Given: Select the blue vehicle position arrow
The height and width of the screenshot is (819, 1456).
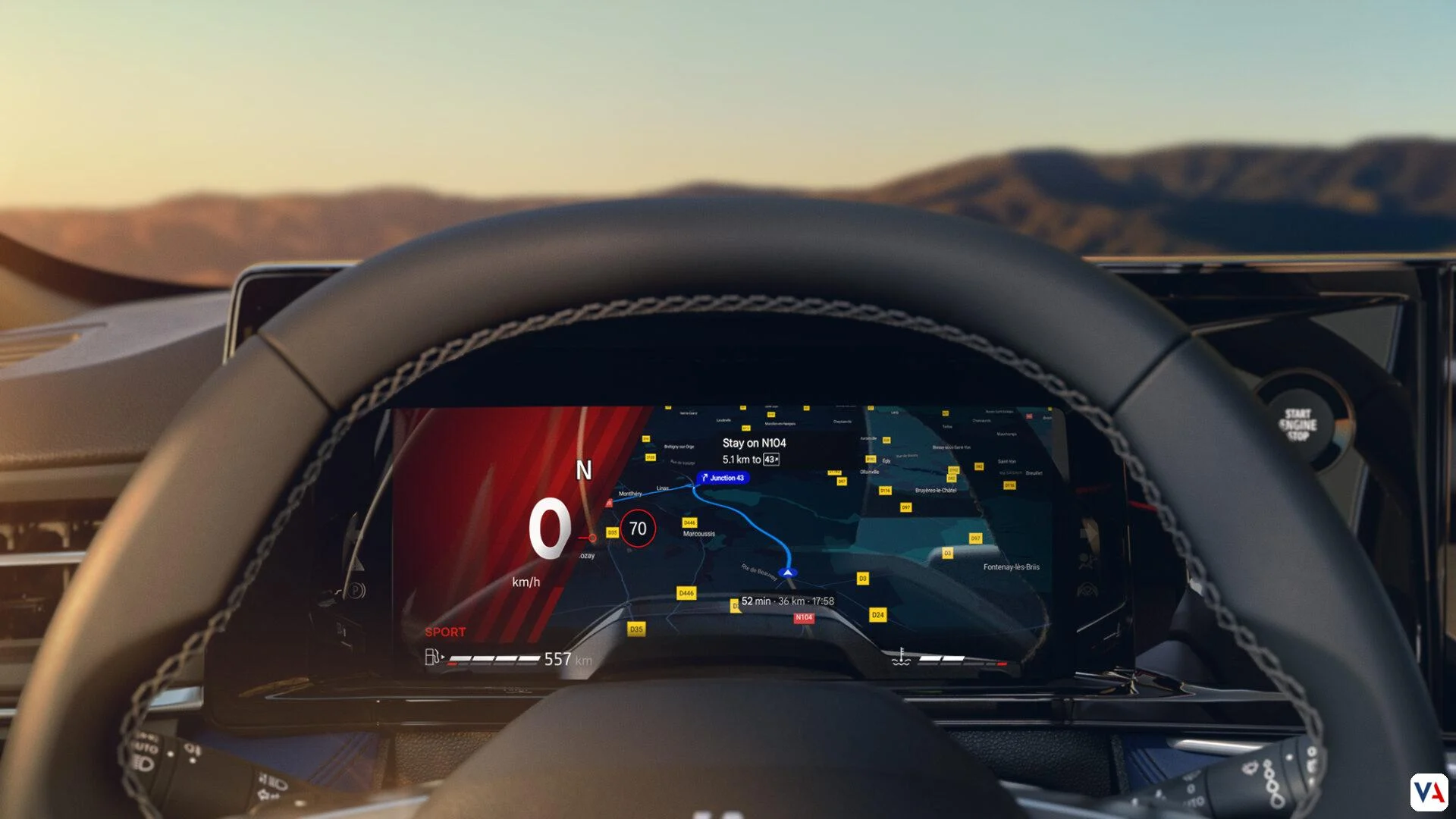Looking at the screenshot, I should click(788, 573).
